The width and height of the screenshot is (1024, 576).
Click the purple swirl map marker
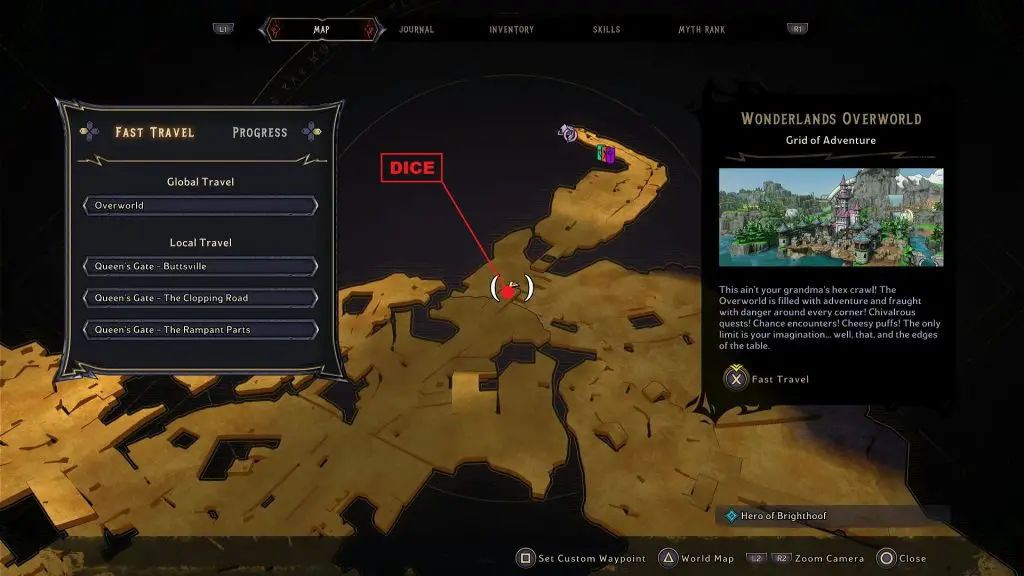[x=569, y=133]
